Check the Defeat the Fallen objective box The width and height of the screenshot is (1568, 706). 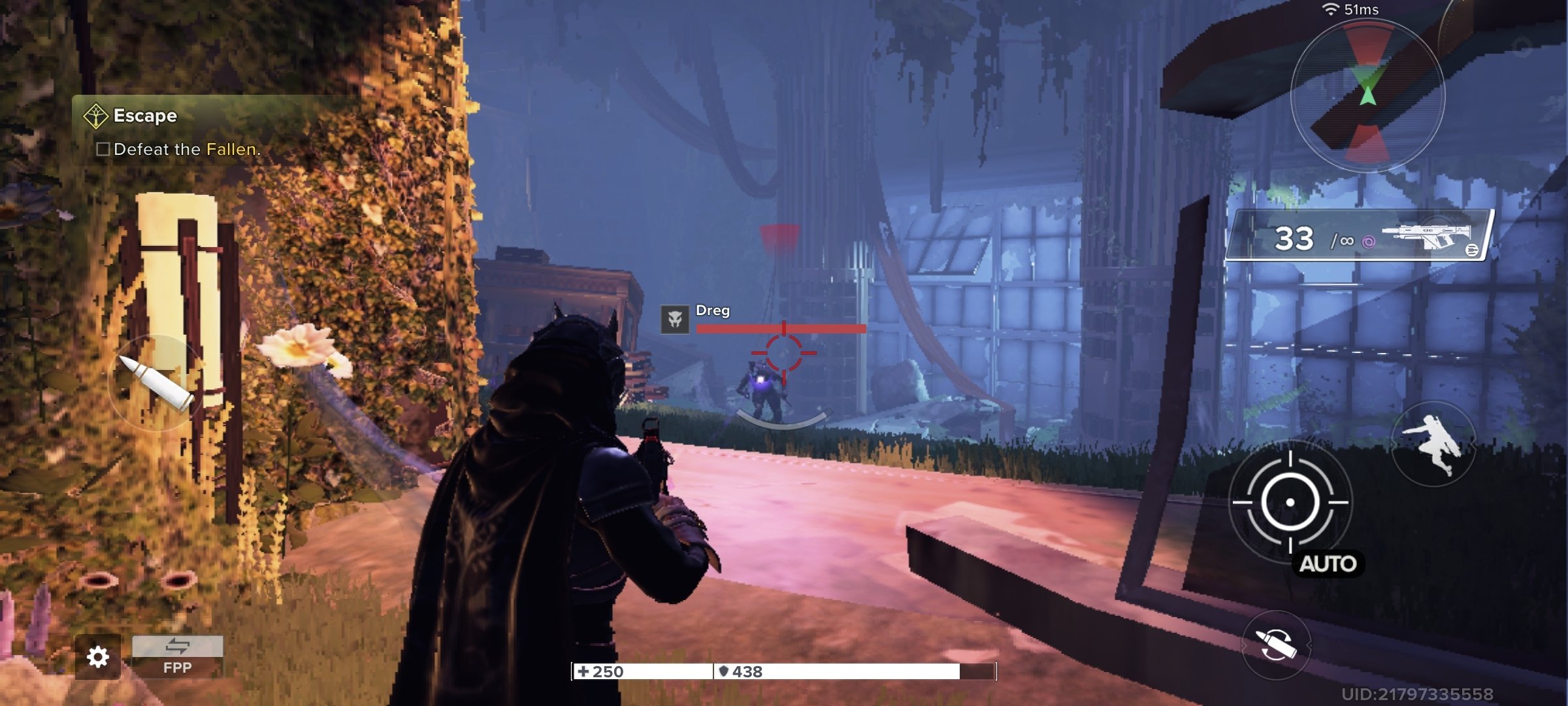click(103, 150)
